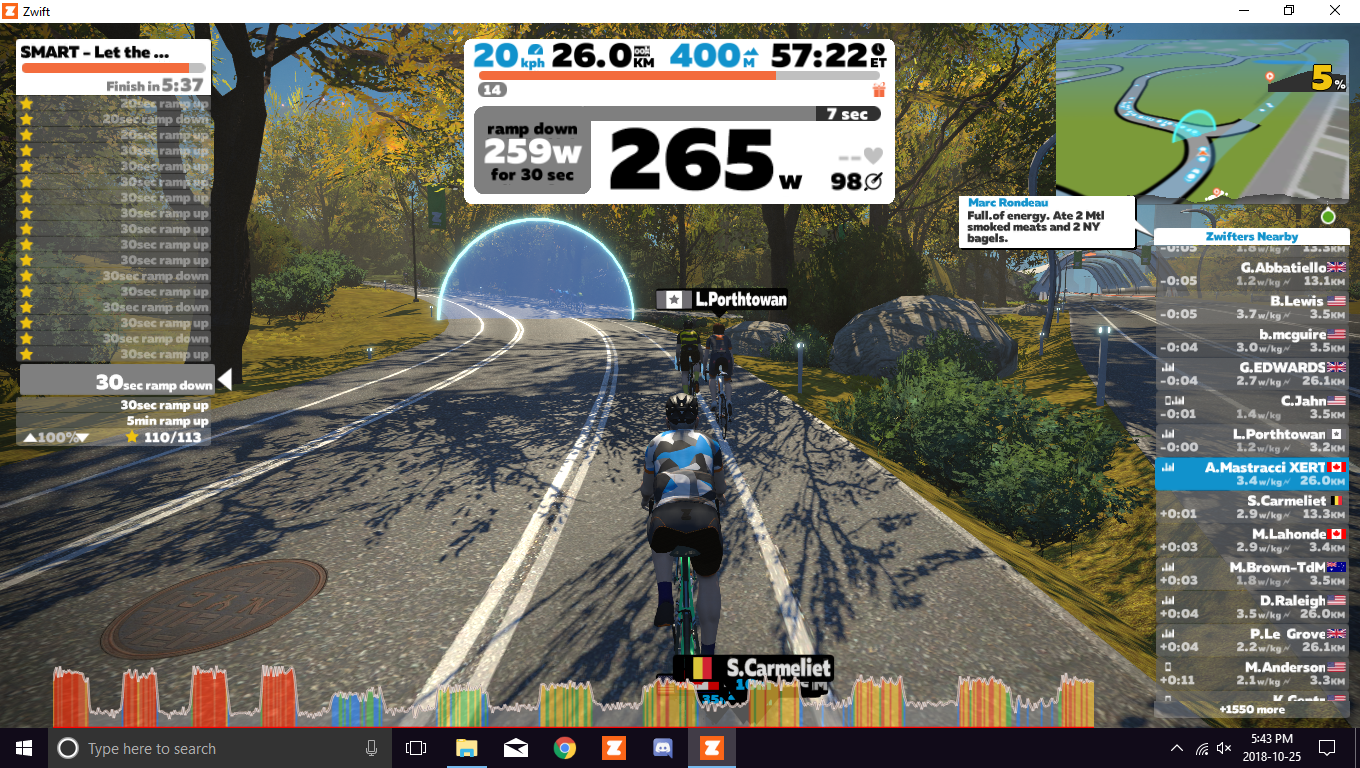
Task: Click the highlighted A.Mastracci XERT row
Action: click(x=1252, y=474)
